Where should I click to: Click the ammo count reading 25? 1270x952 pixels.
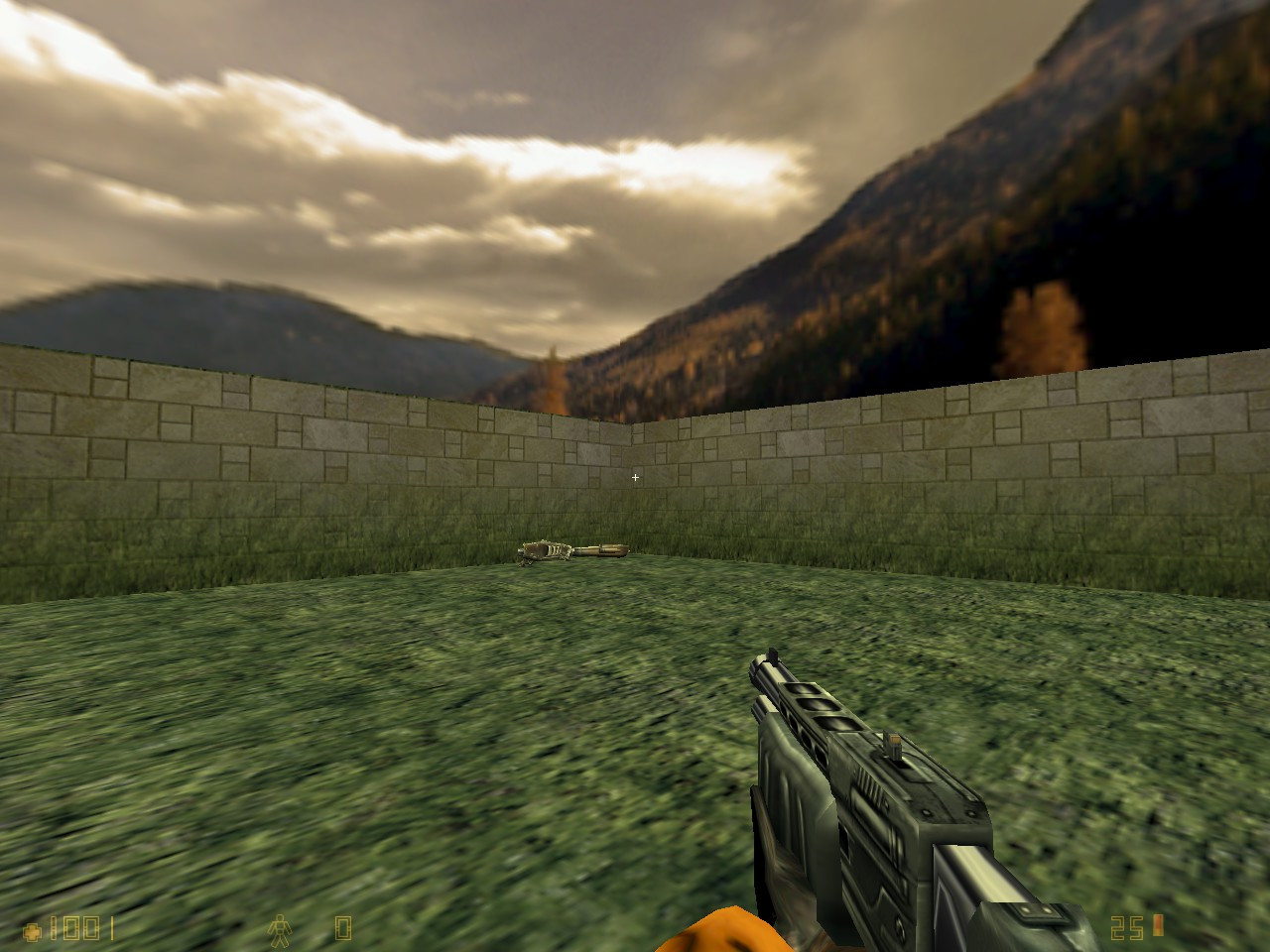tap(1126, 928)
